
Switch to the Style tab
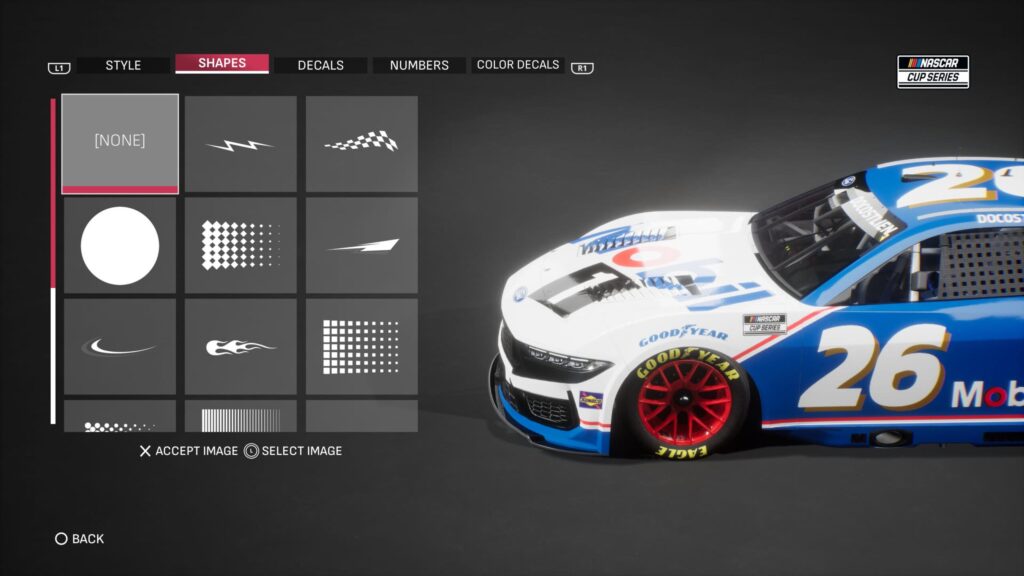tap(123, 65)
